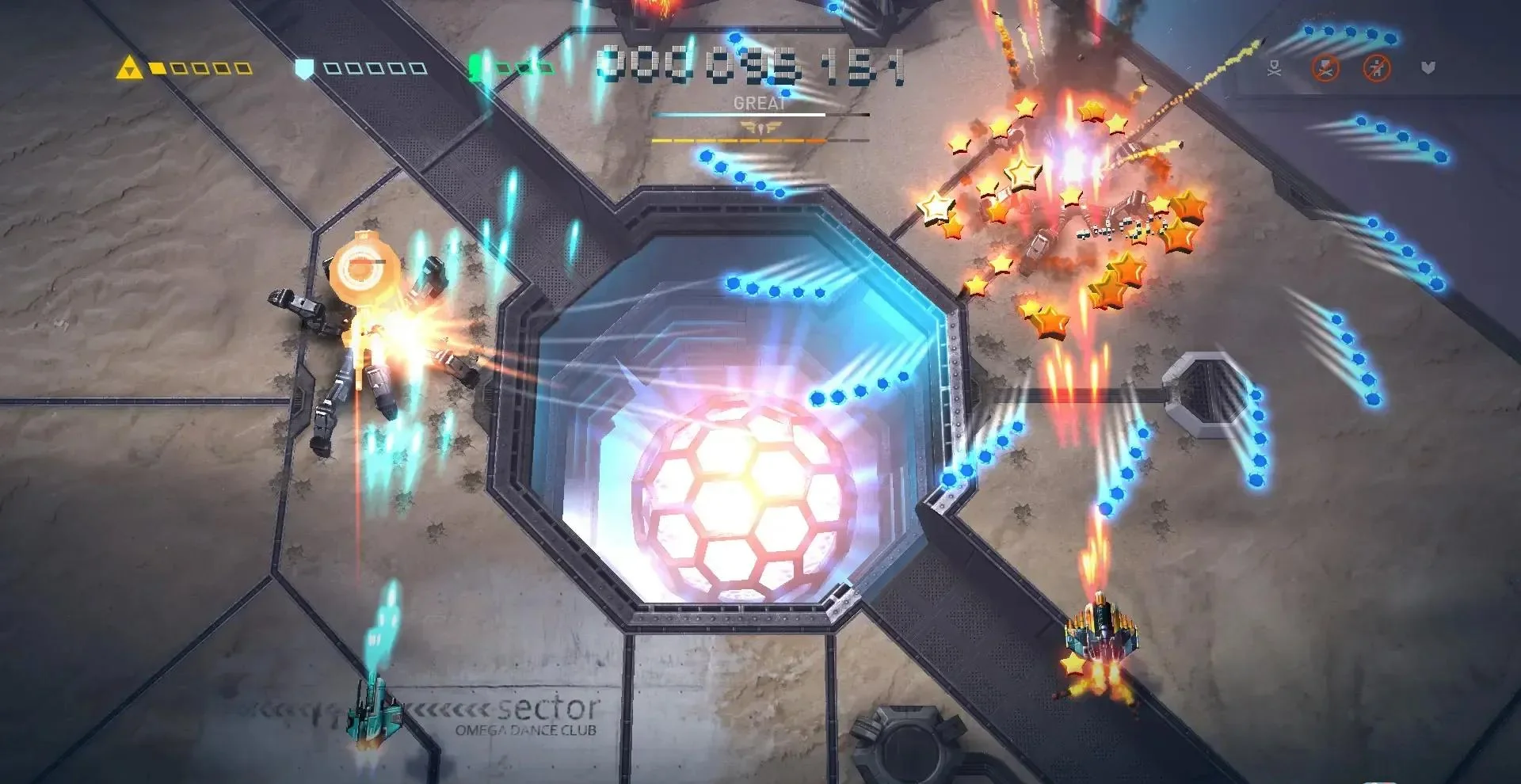Screen dimensions: 1521x784
Task: Tap the yellow triangle laser power-up icon
Action: [x=129, y=68]
